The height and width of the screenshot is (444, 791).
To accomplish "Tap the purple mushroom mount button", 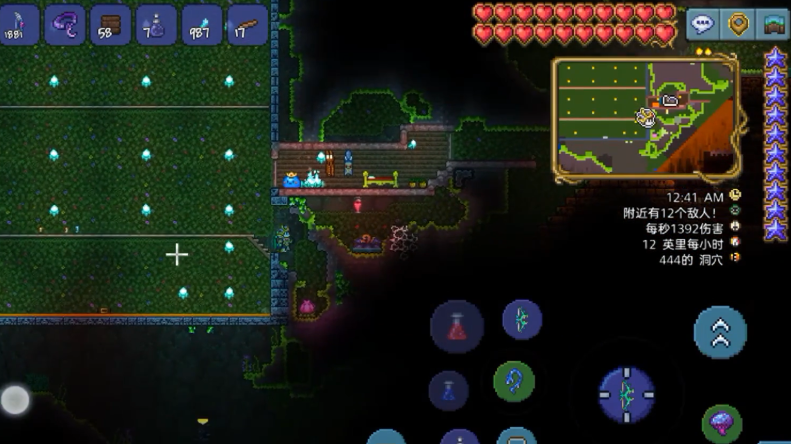I will pyautogui.click(x=722, y=423).
